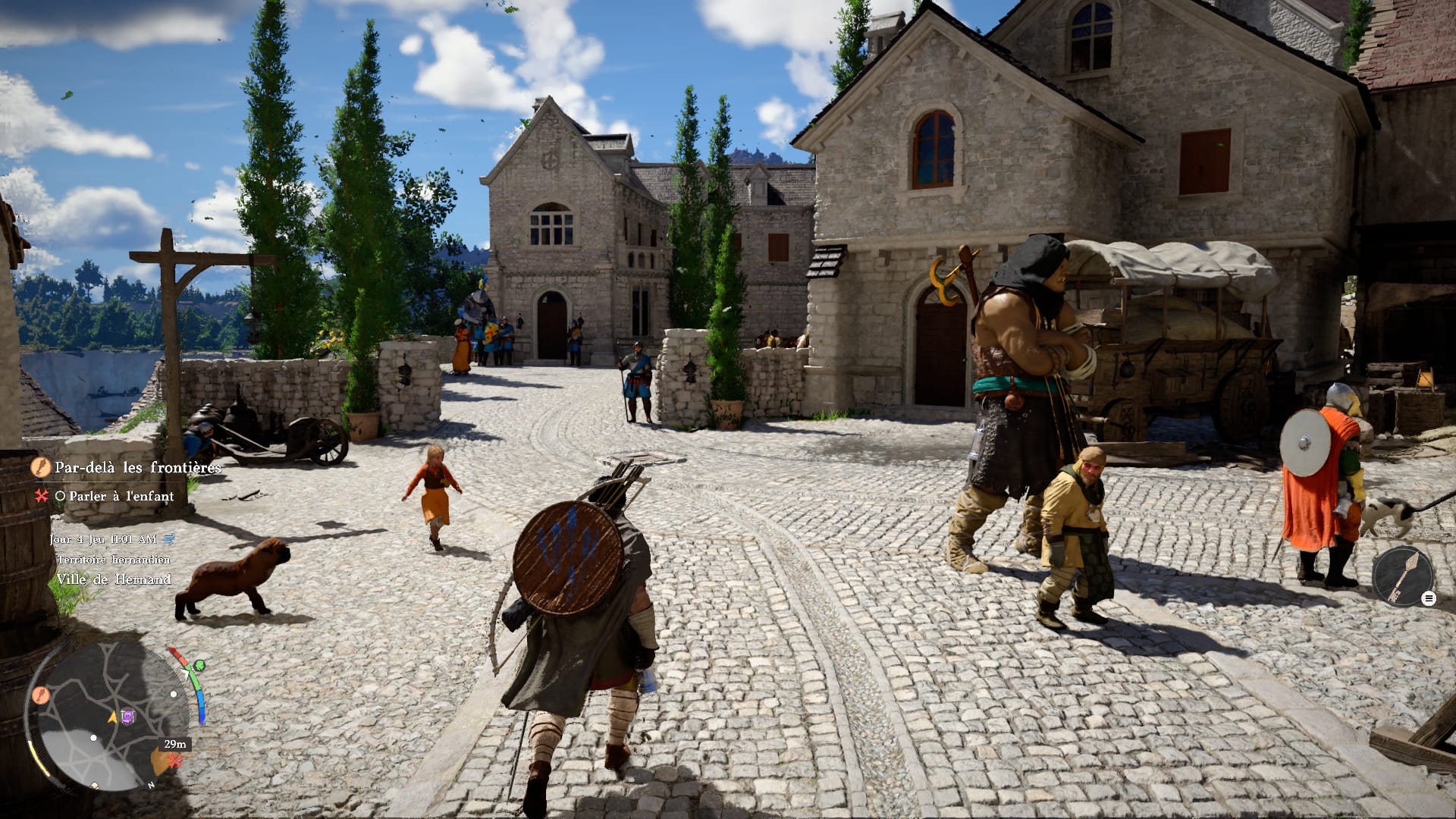This screenshot has width=1456, height=819.
Task: Select the "Parler à l'enfant" objective
Action: click(121, 496)
